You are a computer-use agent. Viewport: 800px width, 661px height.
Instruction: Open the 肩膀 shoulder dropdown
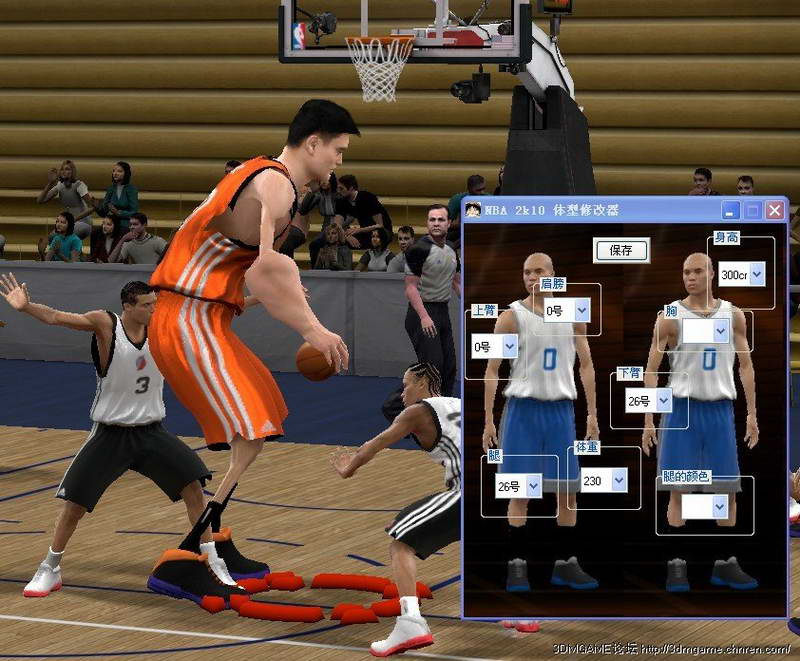click(582, 311)
